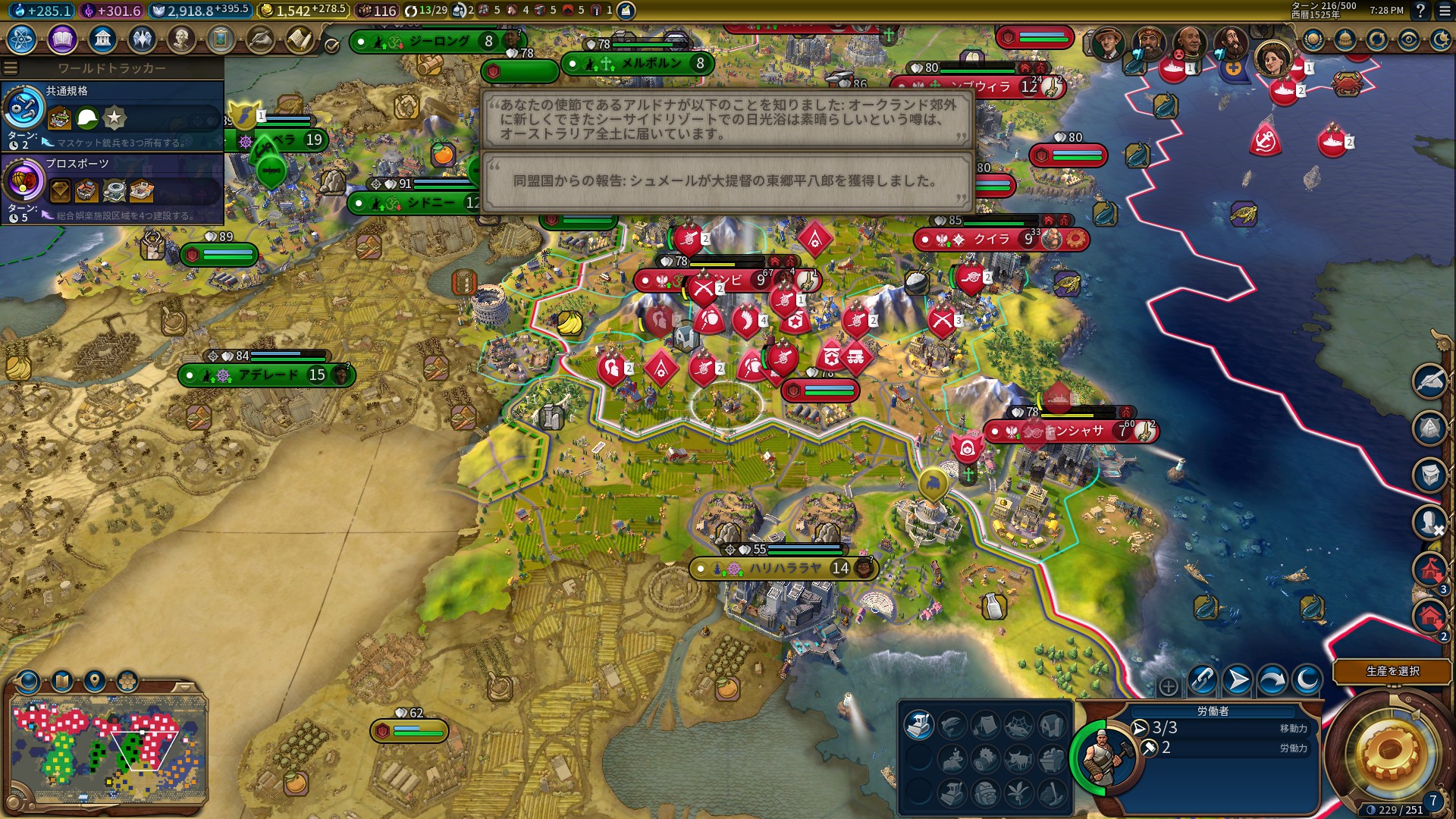Open the World Rankings laurel globe icon

click(x=1313, y=39)
